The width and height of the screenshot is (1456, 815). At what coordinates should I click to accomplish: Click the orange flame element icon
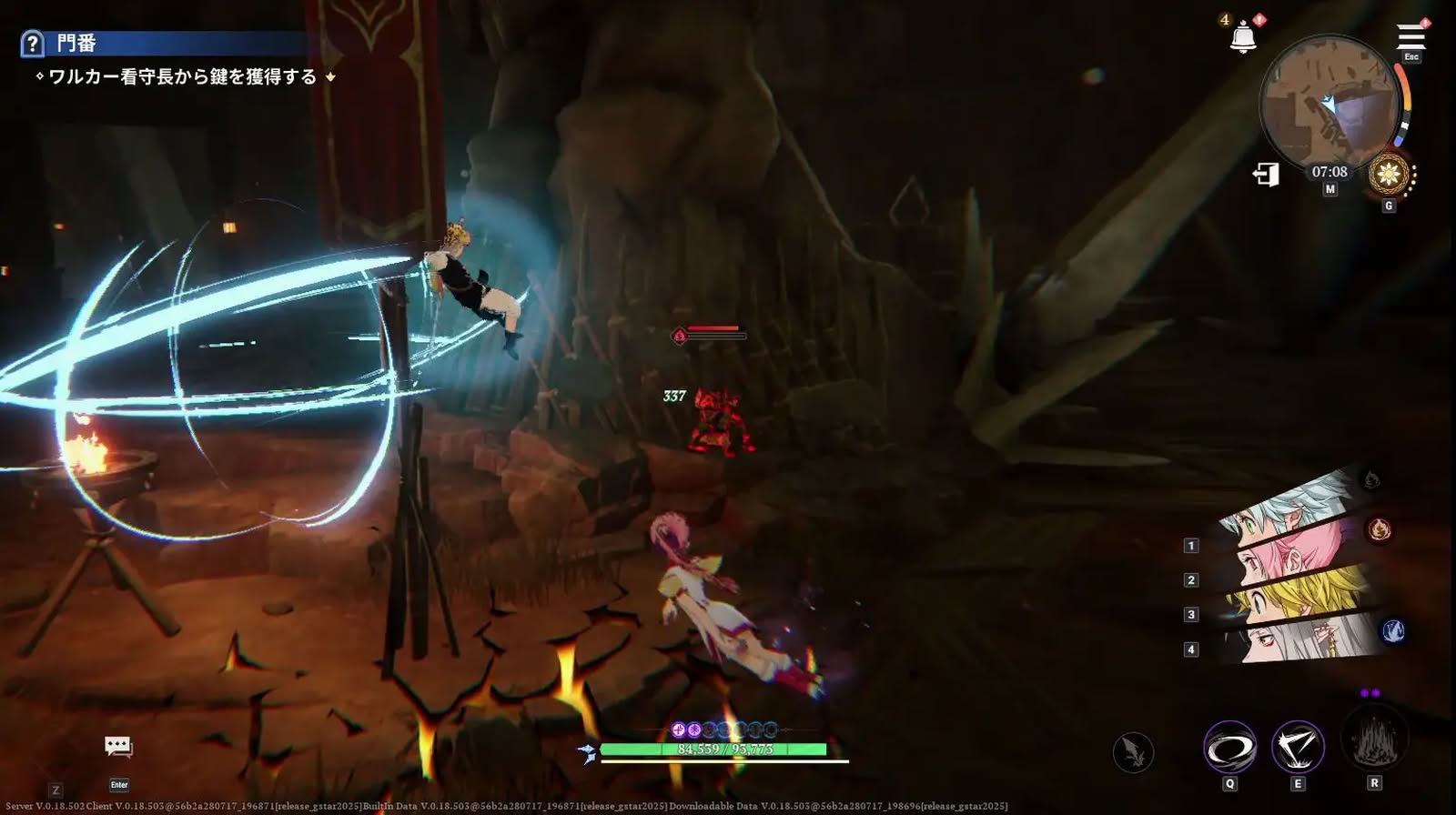coord(1380,529)
